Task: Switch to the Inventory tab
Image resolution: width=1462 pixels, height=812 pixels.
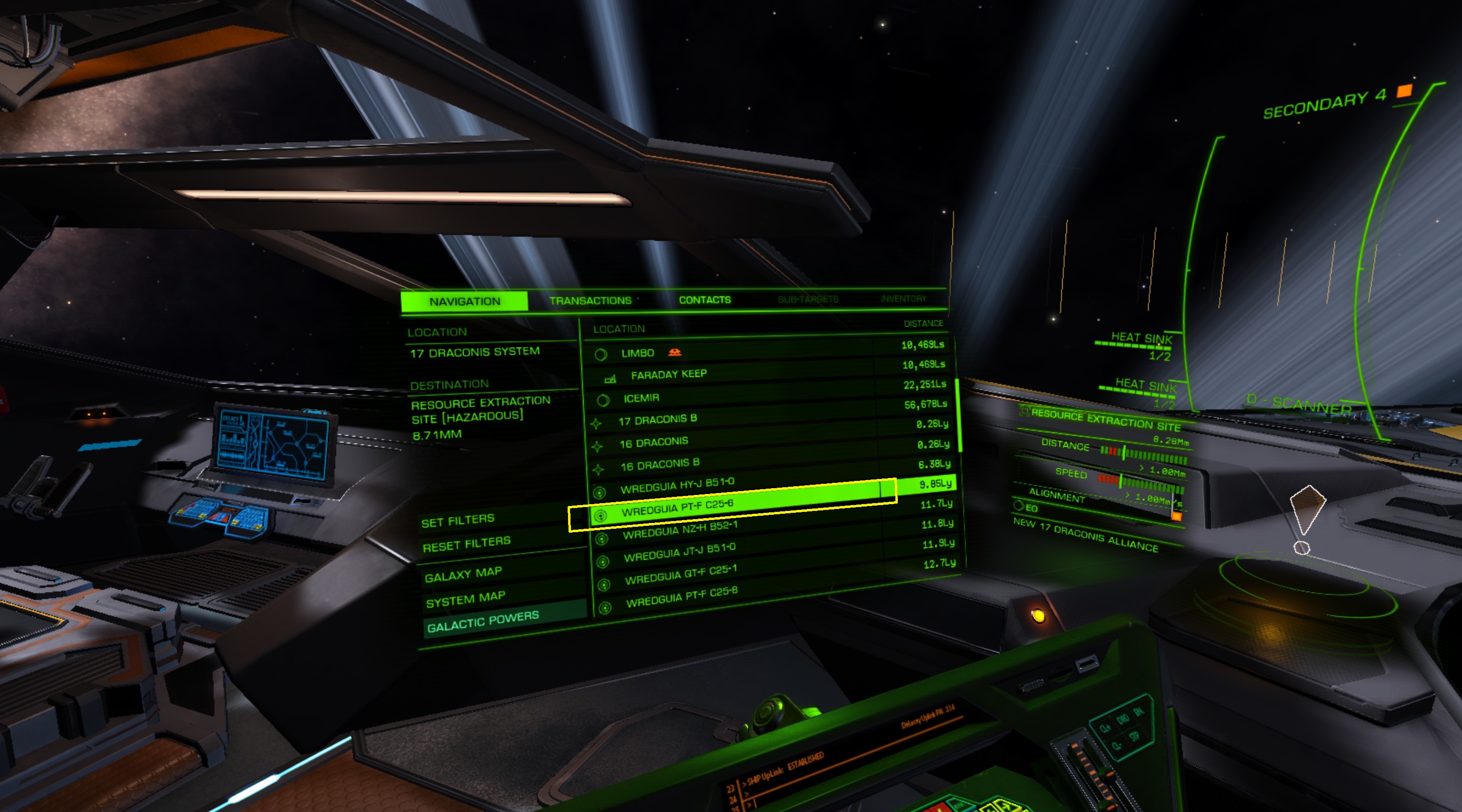Action: point(903,299)
